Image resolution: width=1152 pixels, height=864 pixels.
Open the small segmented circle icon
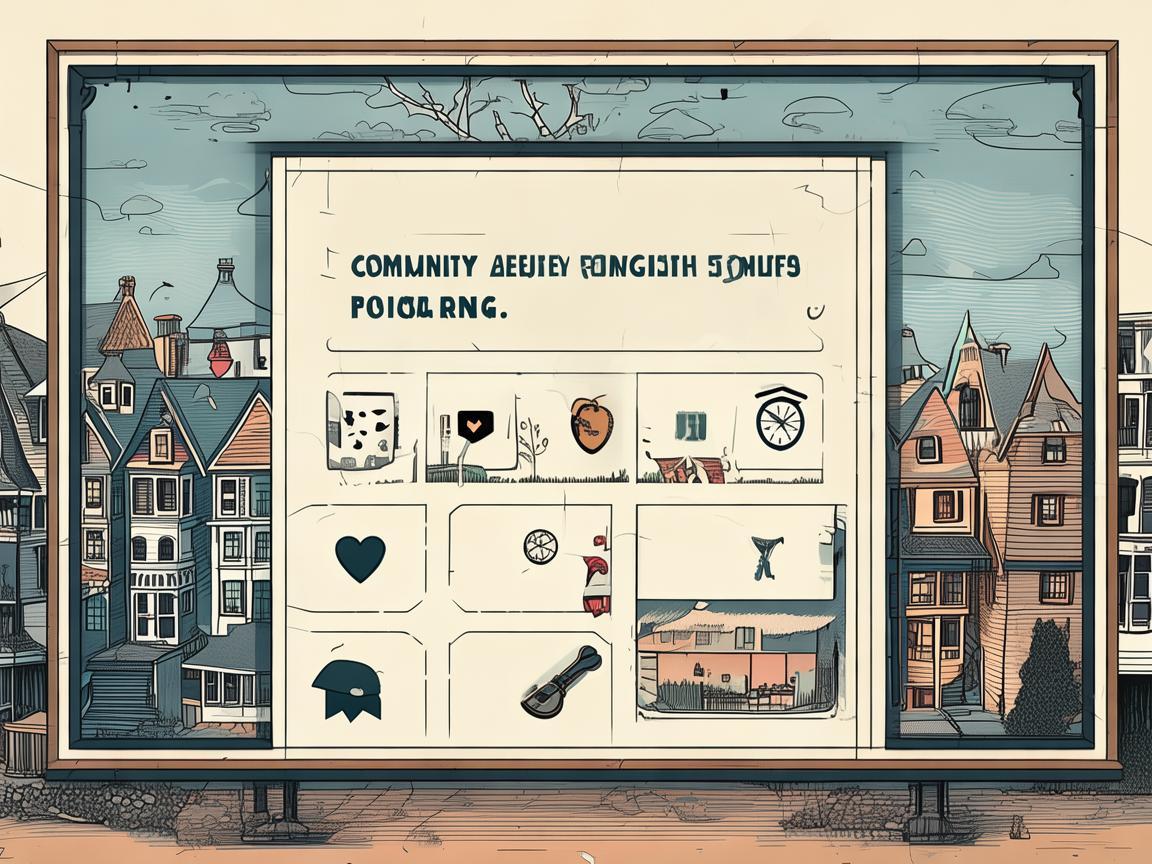(x=540, y=546)
